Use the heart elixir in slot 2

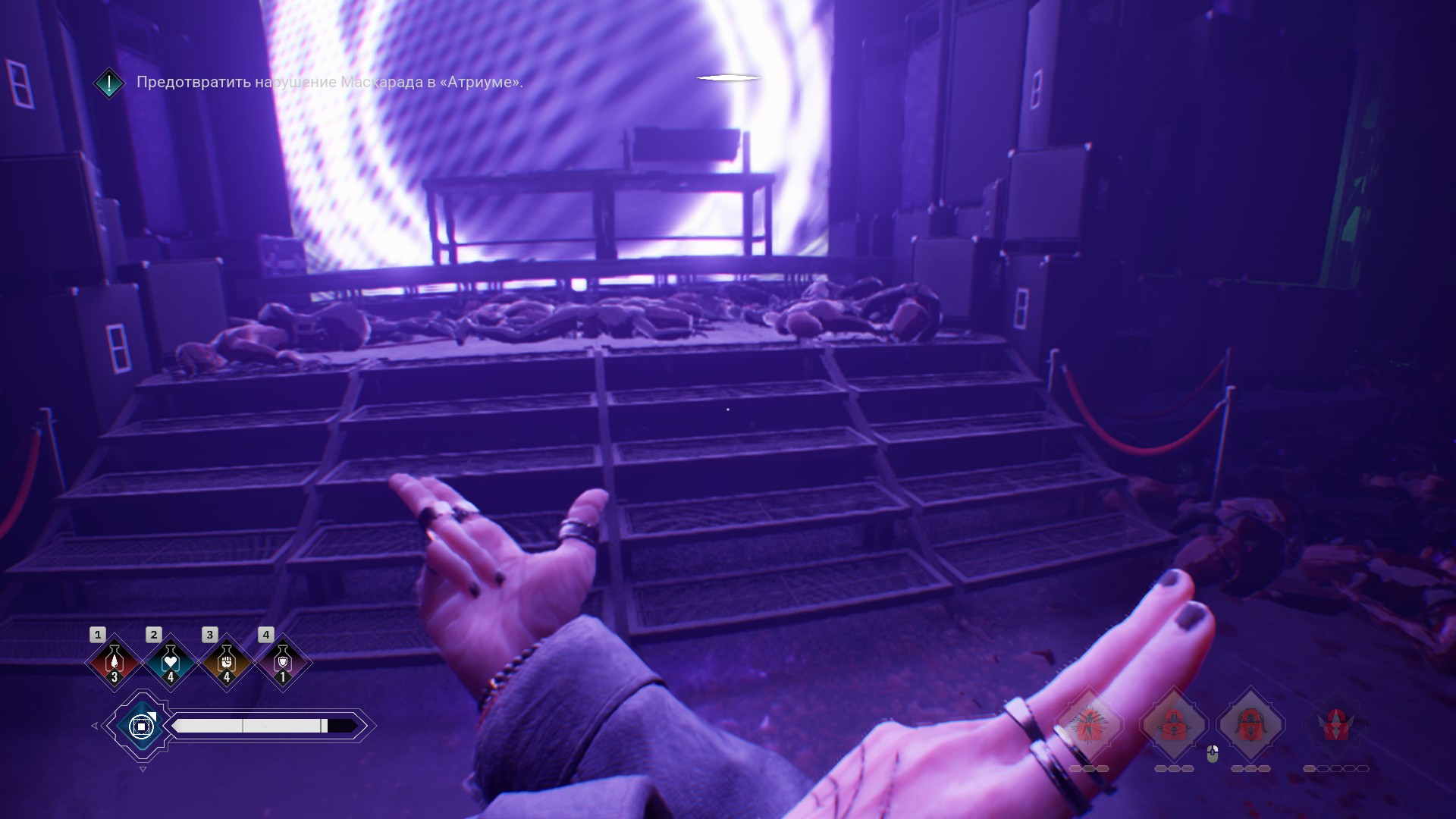coord(171,662)
